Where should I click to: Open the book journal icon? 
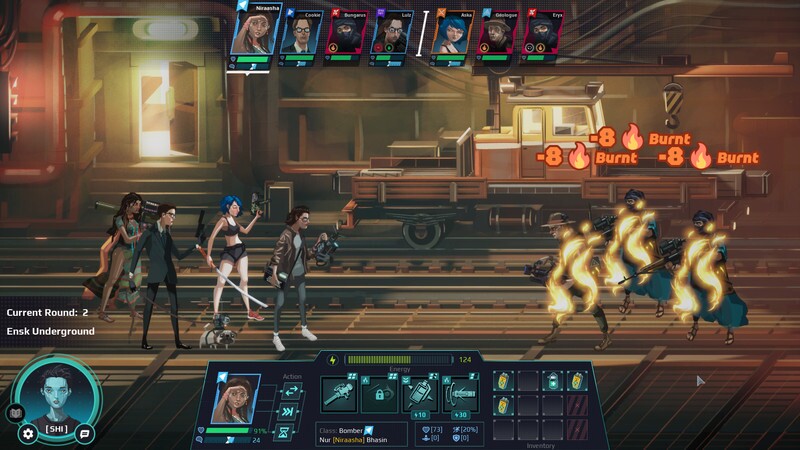click(14, 413)
